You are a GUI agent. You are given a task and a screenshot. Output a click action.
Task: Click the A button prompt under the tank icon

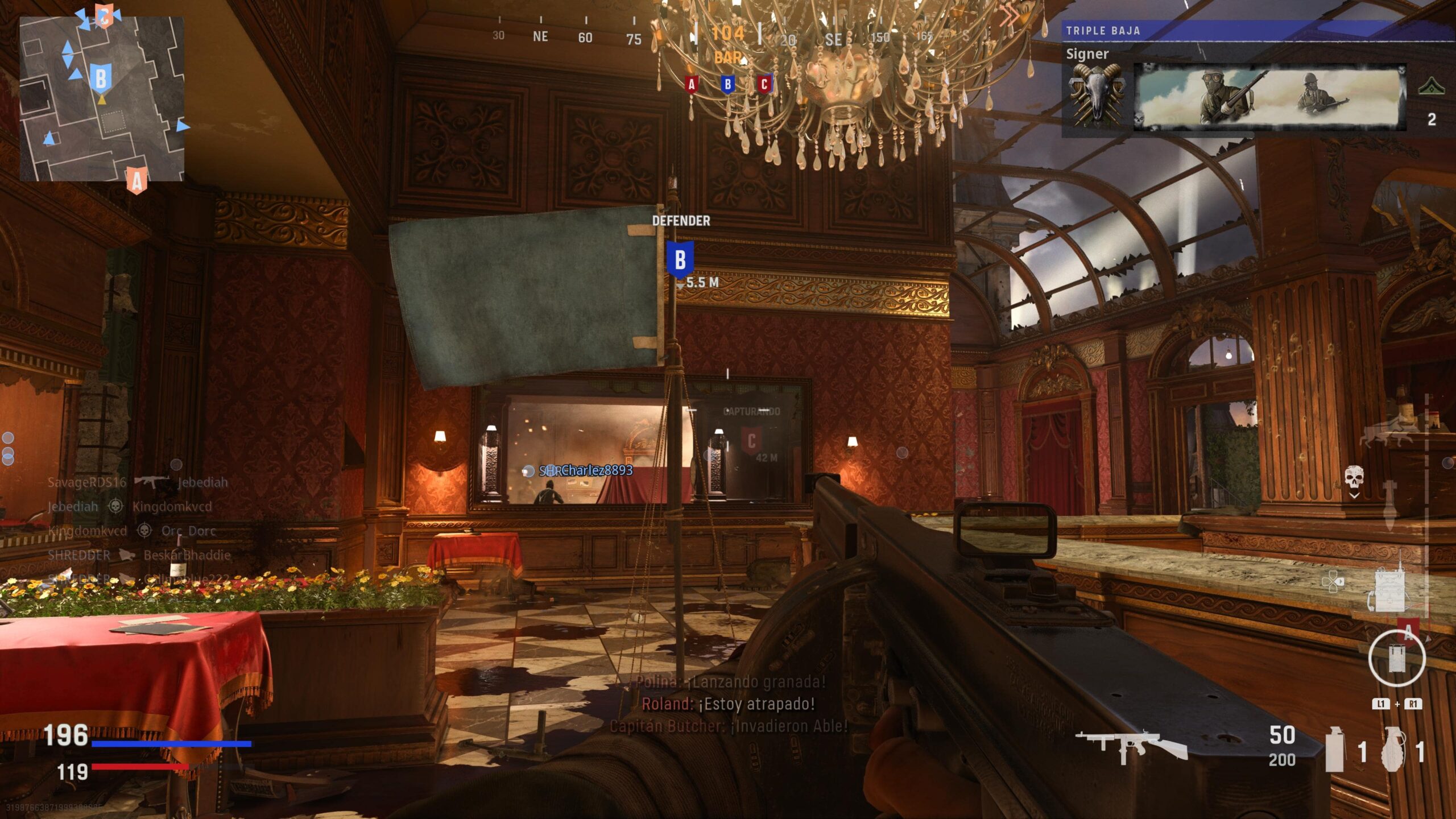(x=1409, y=633)
